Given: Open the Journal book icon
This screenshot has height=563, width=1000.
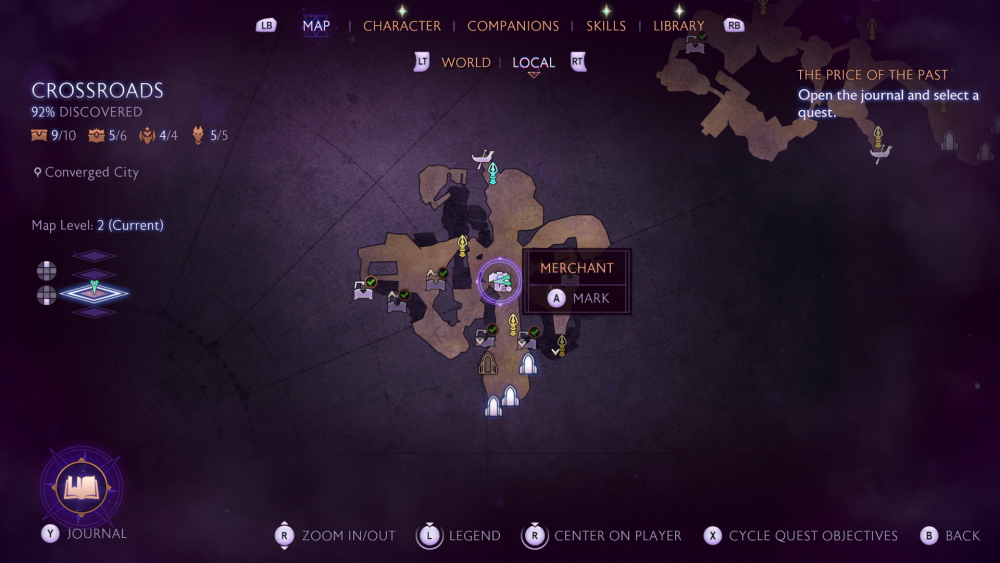Looking at the screenshot, I should click(x=80, y=487).
